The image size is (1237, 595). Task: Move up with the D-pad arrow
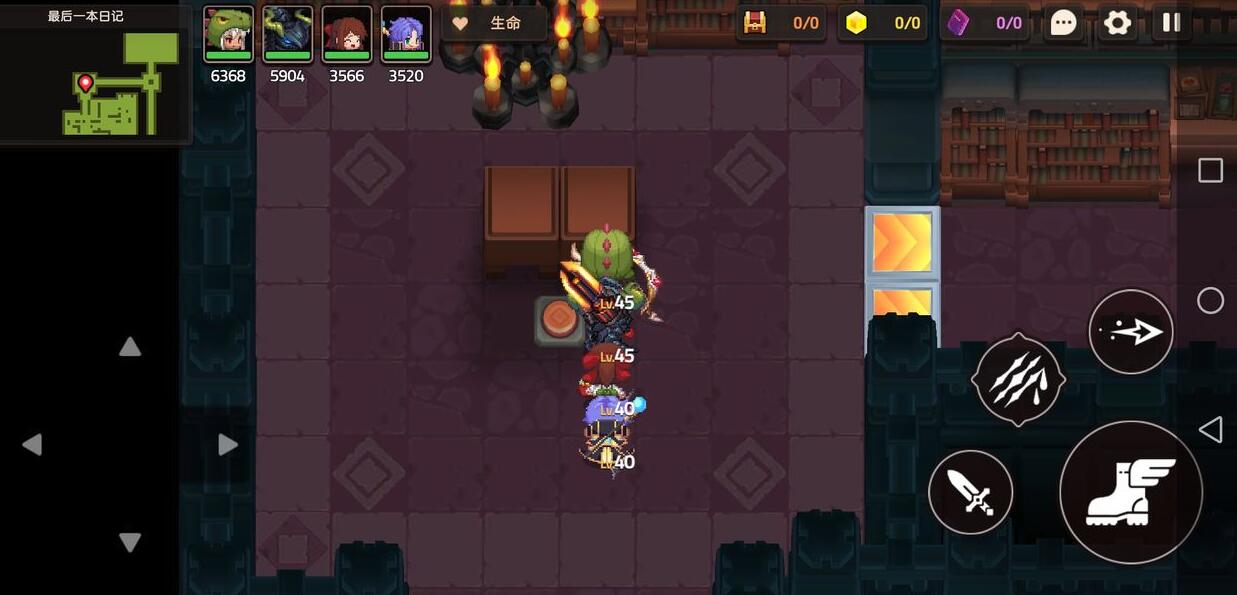coord(130,347)
